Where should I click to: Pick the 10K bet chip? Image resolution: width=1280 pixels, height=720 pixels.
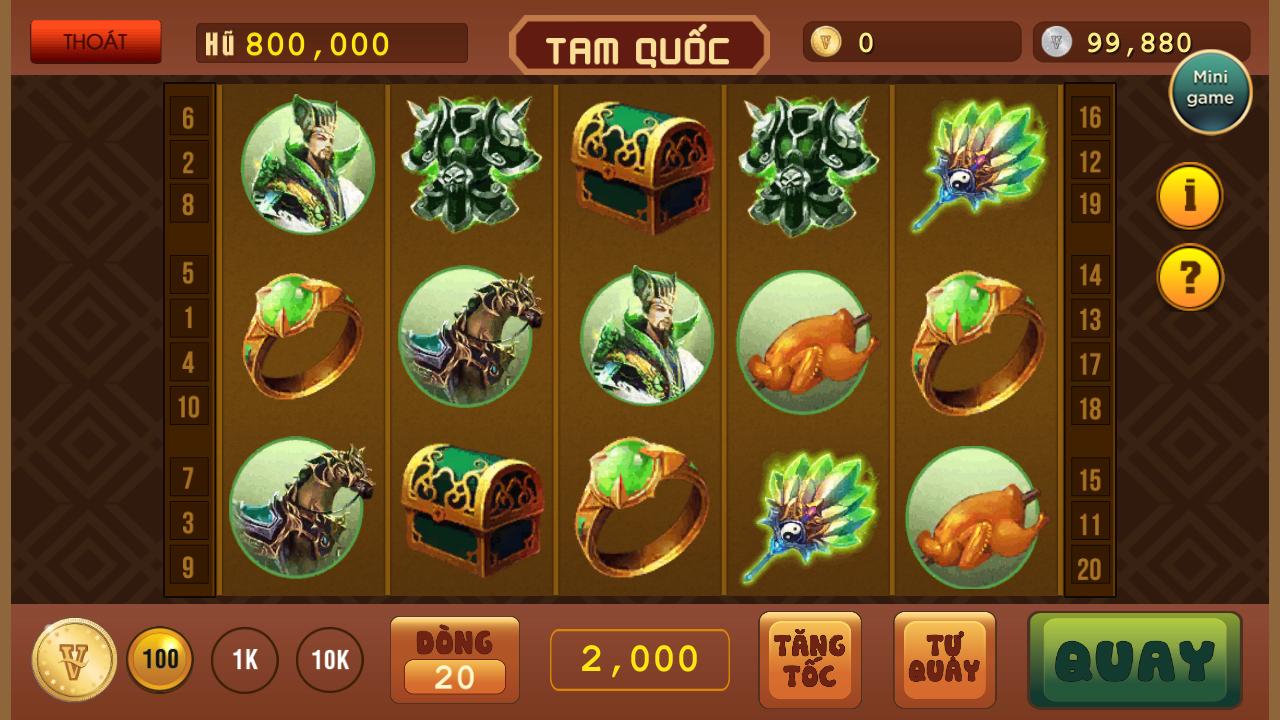click(x=330, y=660)
